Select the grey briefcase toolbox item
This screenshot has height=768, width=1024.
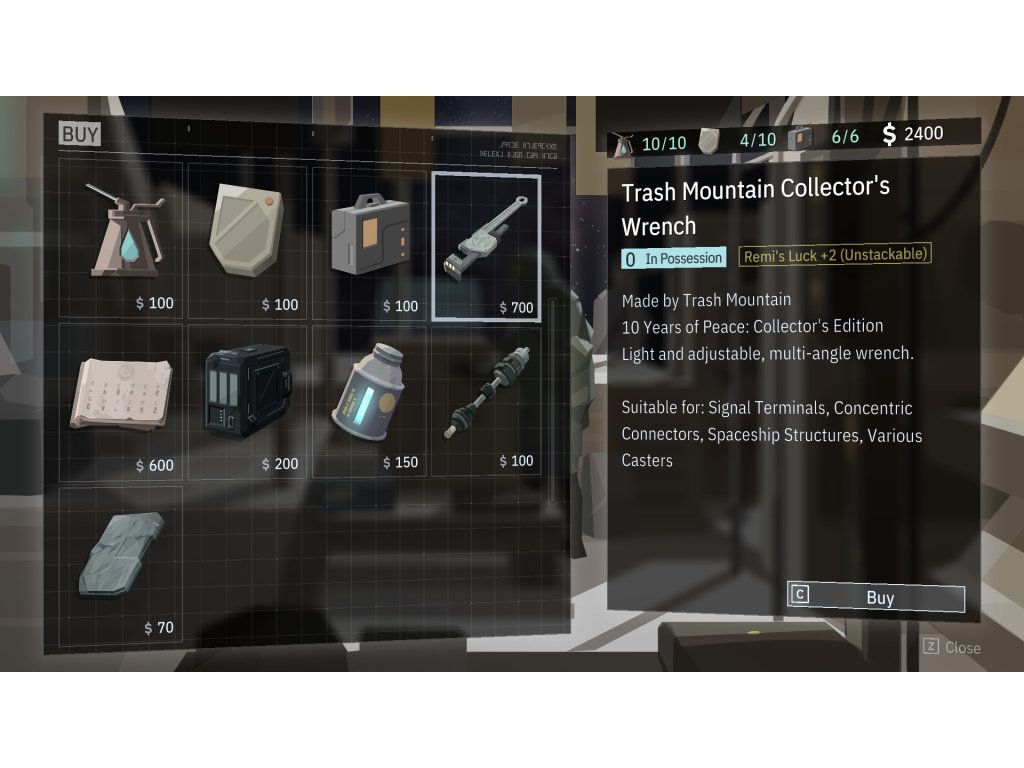coord(369,239)
